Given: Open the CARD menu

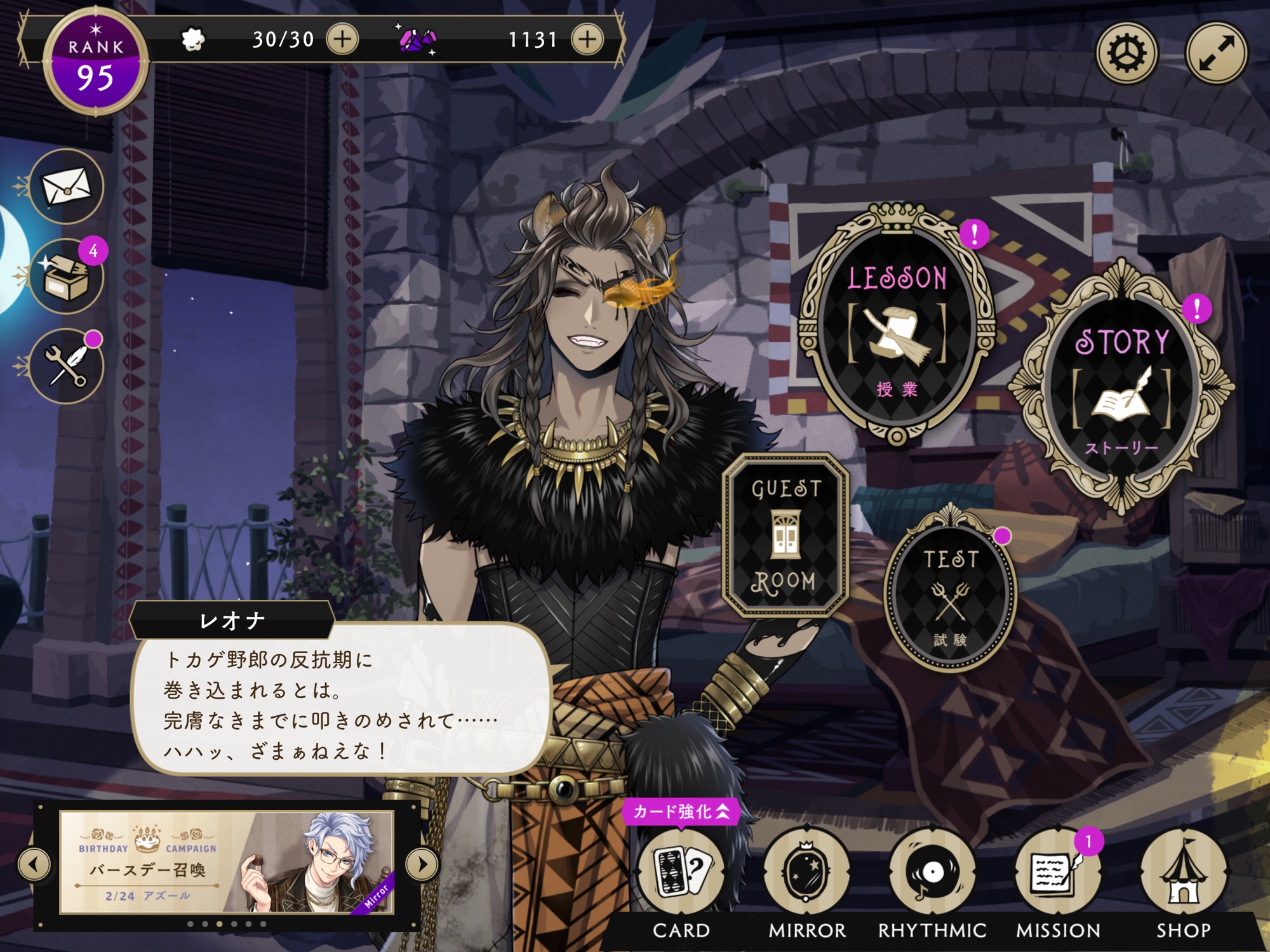Looking at the screenshot, I should click(x=681, y=873).
